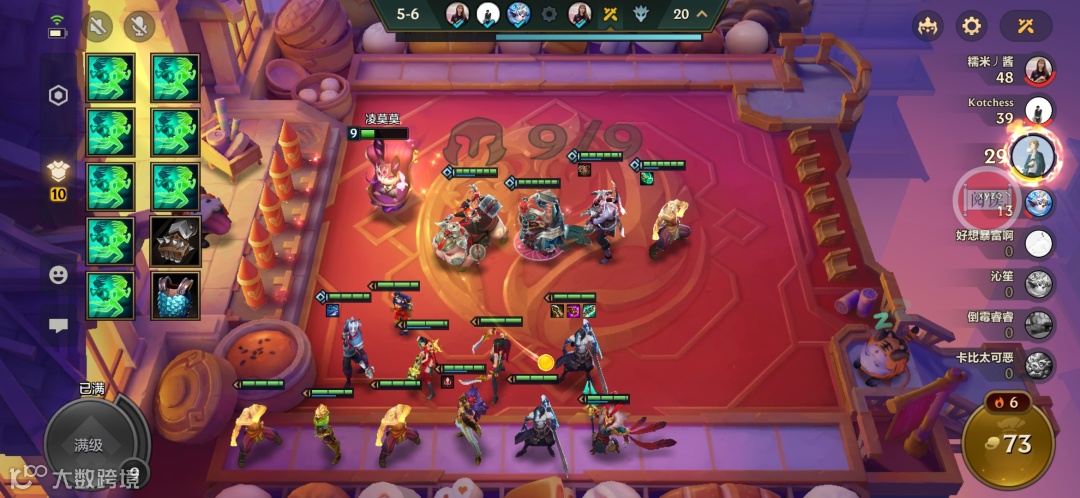View player 糯米丿酱's board
The image size is (1080, 498).
pyautogui.click(x=1039, y=70)
